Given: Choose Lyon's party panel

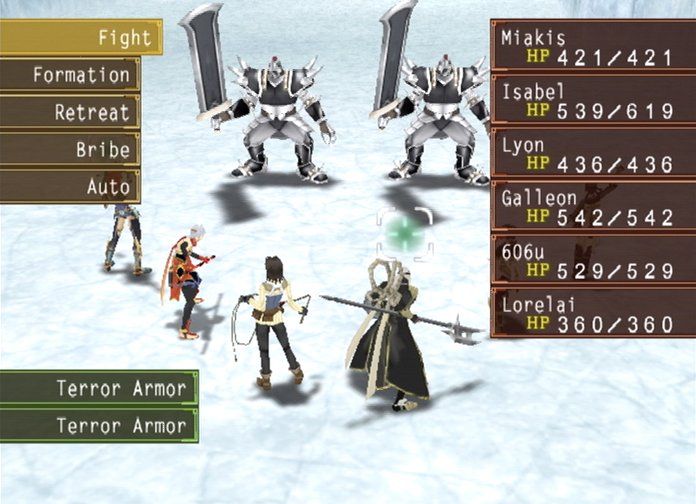Looking at the screenshot, I should (x=592, y=154).
